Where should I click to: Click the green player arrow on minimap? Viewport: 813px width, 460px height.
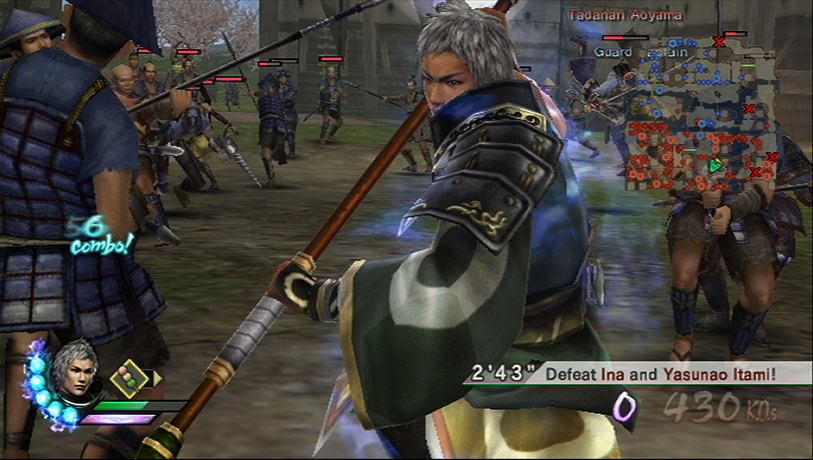pos(716,165)
